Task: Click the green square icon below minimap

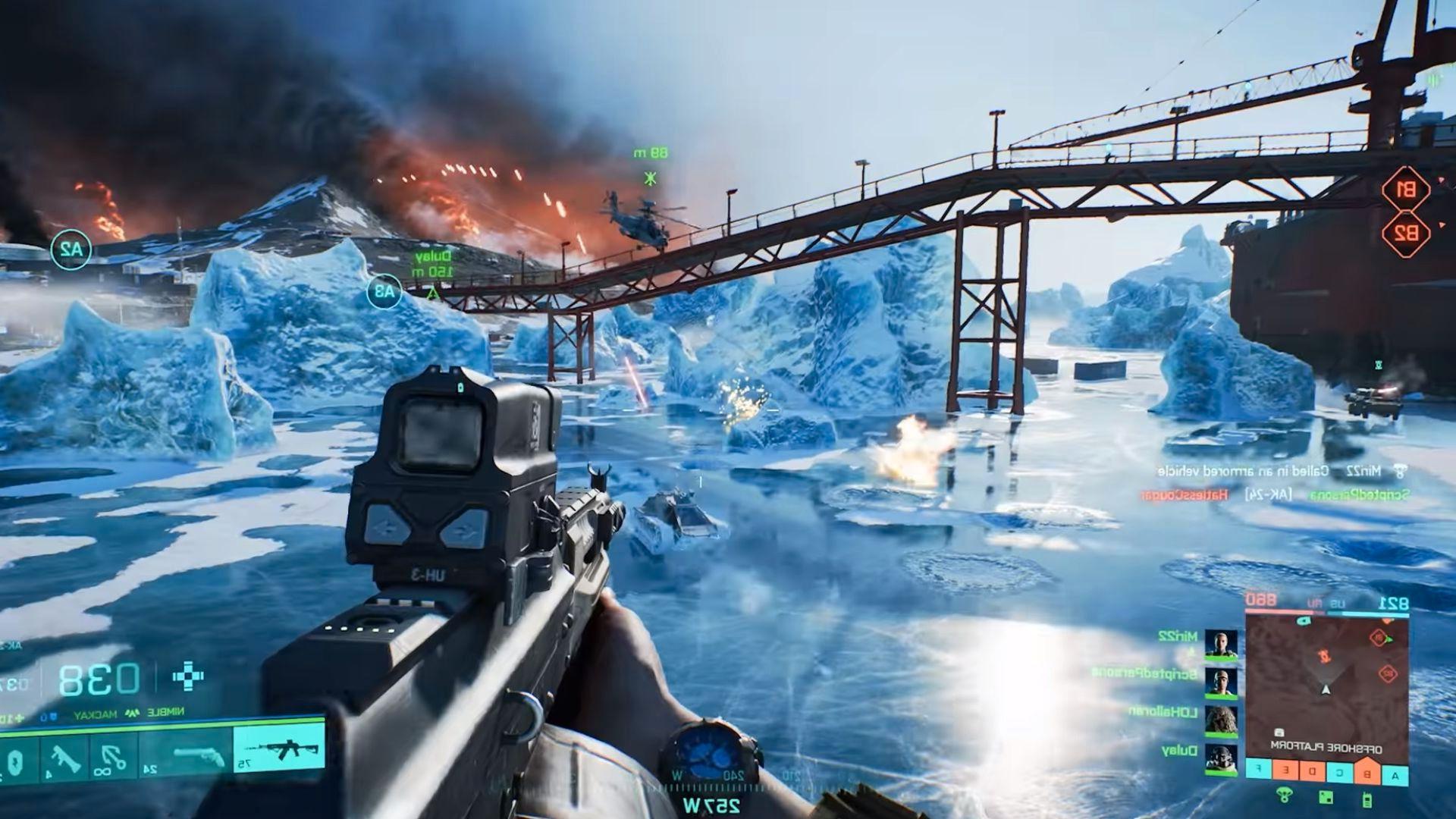Action: coord(1326,797)
